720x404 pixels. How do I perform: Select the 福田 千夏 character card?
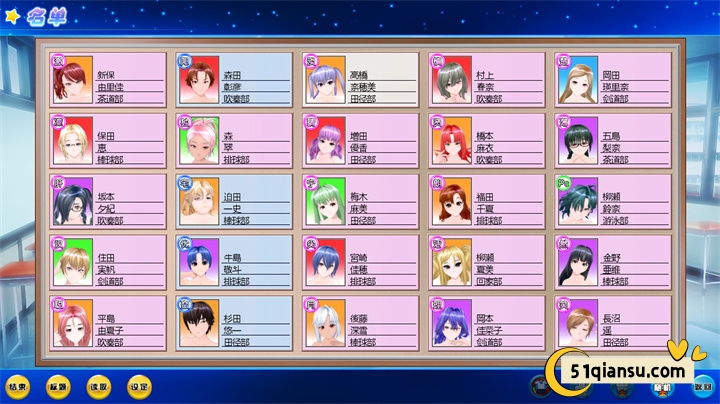click(486, 202)
